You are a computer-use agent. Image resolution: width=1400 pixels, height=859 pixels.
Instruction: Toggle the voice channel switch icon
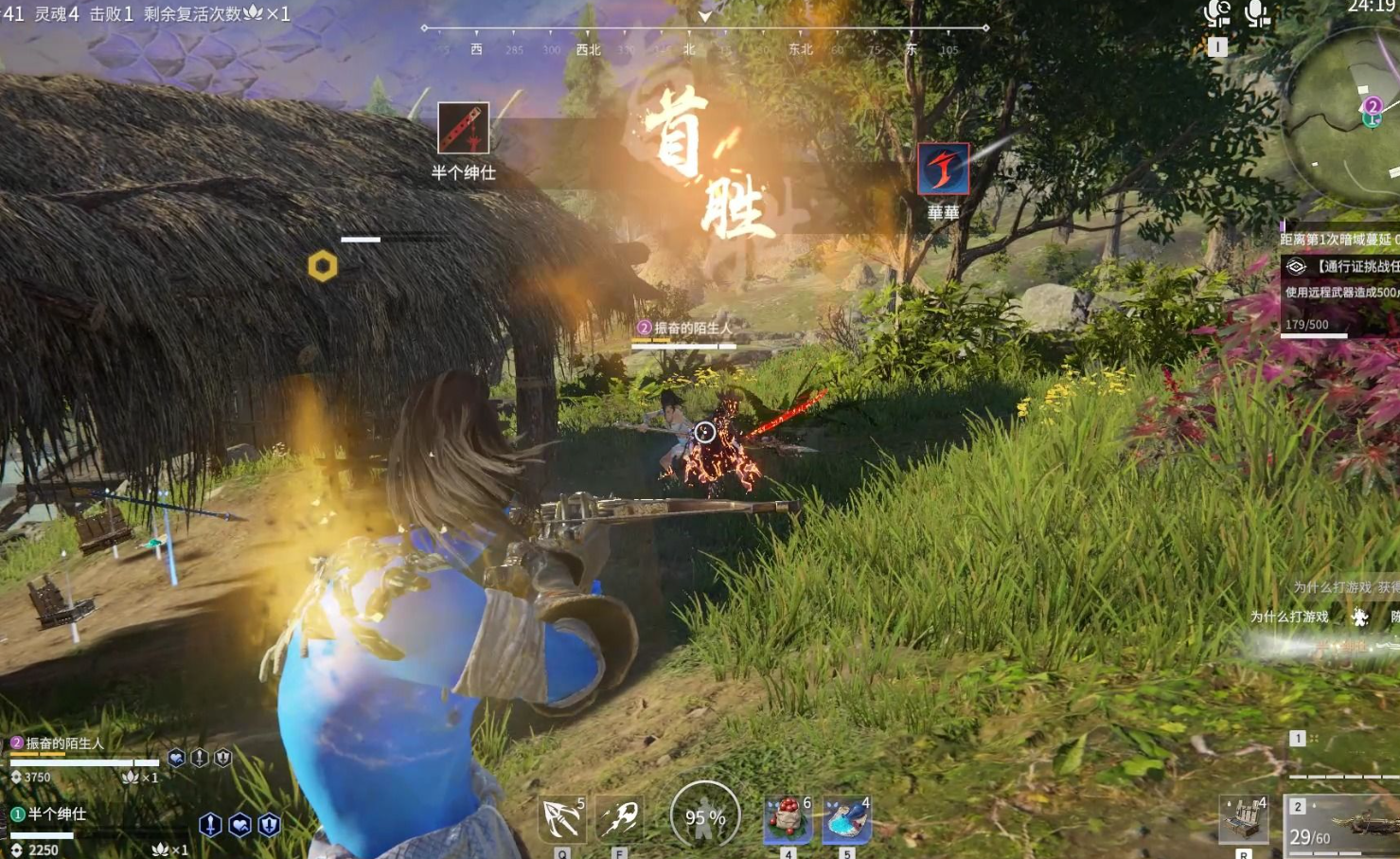1217,13
